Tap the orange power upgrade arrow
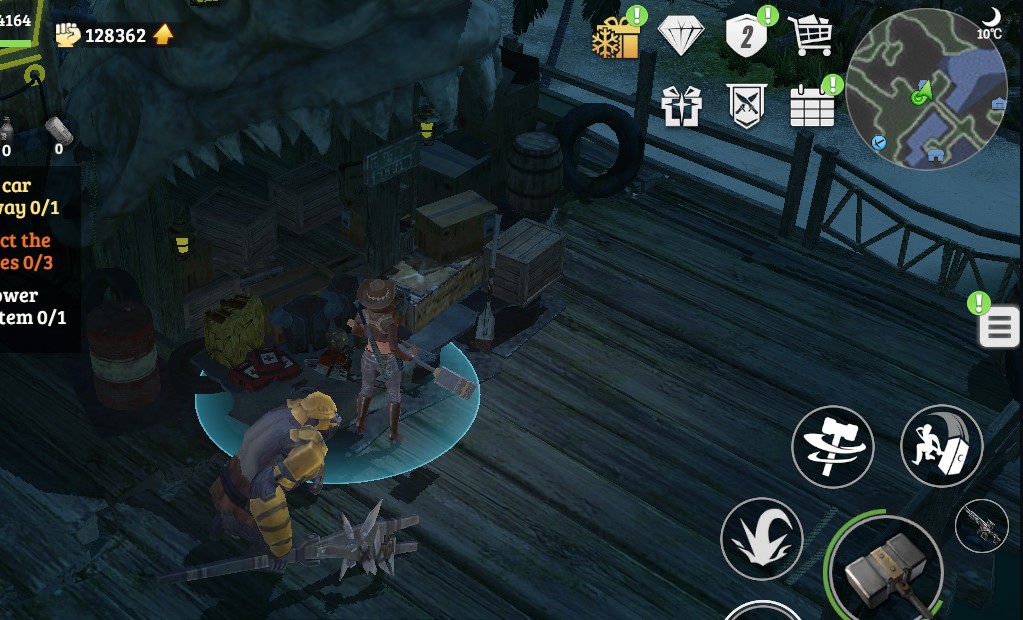 coord(163,35)
